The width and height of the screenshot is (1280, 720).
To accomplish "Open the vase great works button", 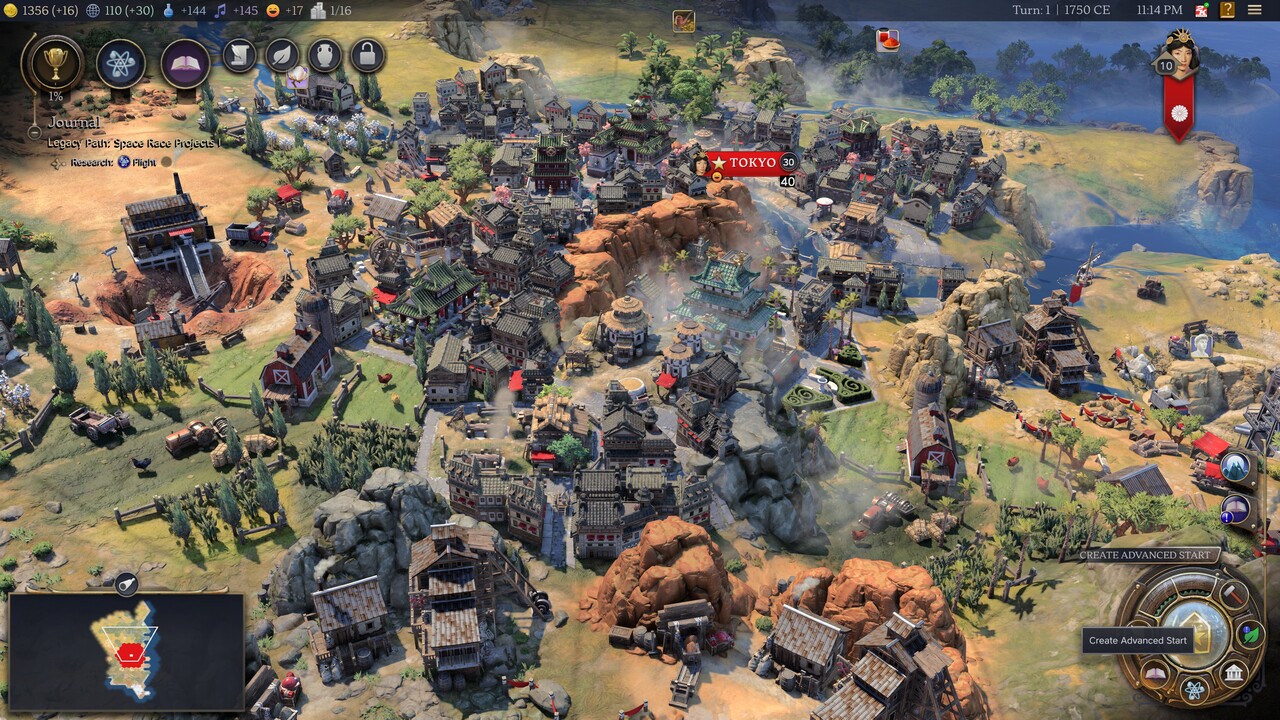I will [x=325, y=55].
